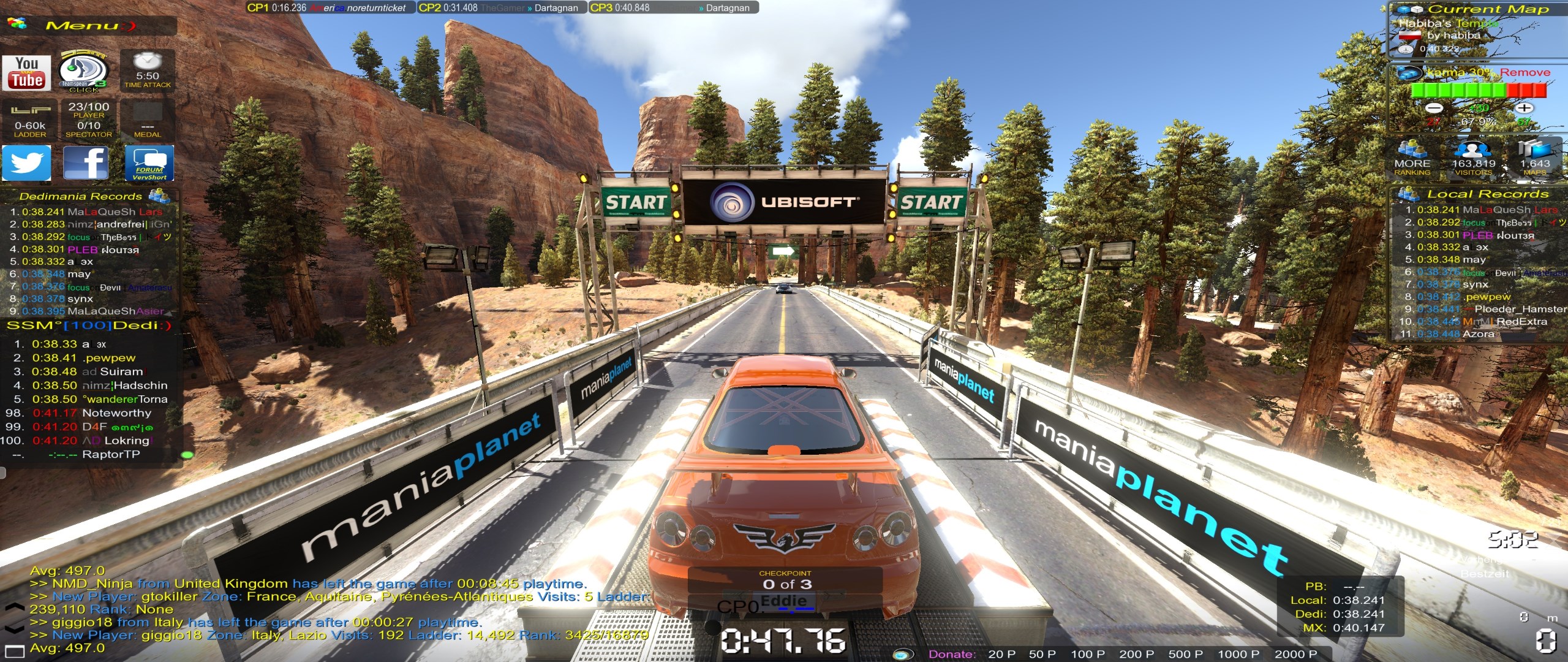Open the Maps list button

(1534, 158)
